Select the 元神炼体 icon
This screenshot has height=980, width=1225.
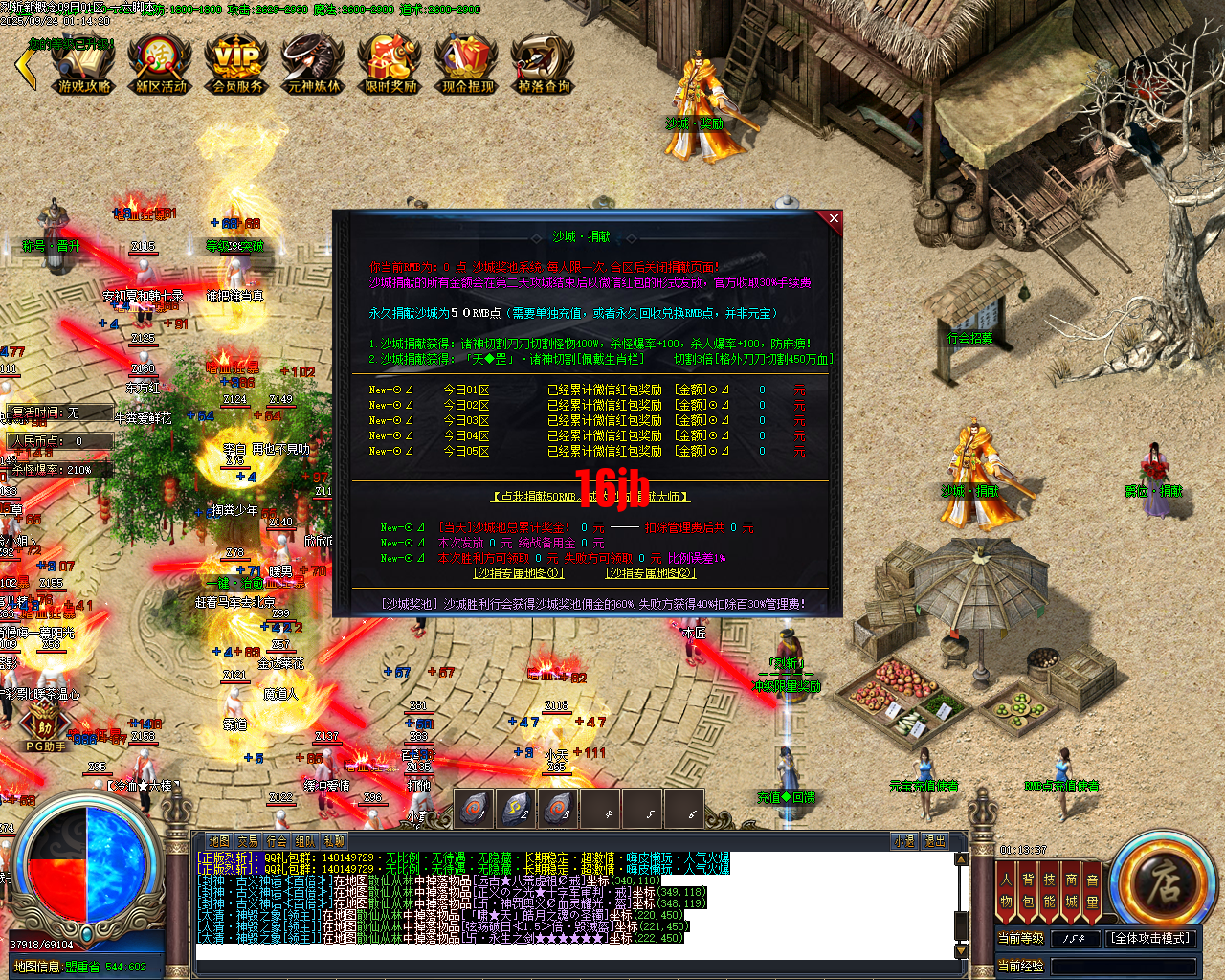tap(311, 64)
